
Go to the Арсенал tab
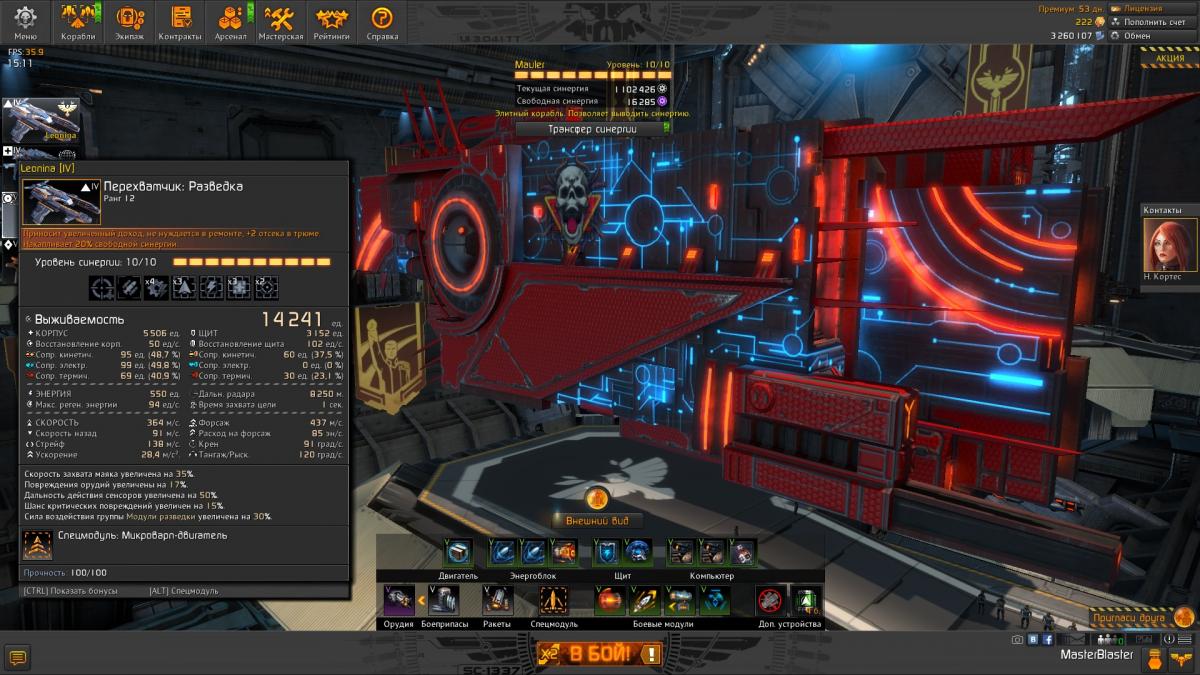point(231,22)
